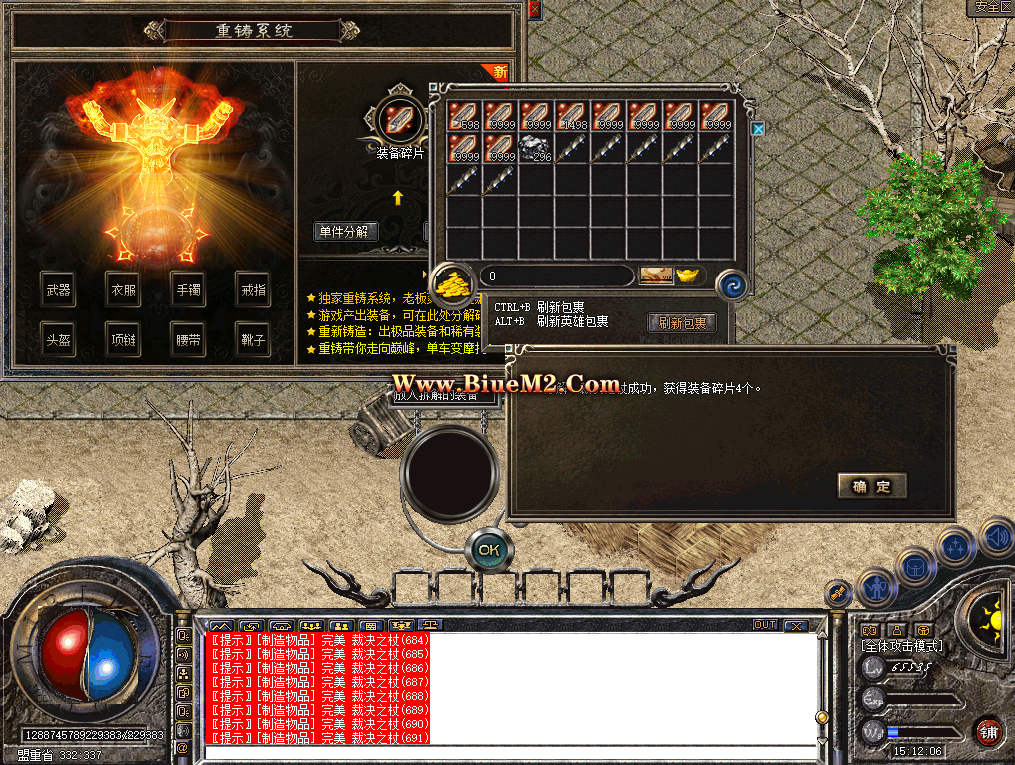The height and width of the screenshot is (765, 1015).
Task: Confirm the dialog with the 确定 button
Action: (x=872, y=486)
